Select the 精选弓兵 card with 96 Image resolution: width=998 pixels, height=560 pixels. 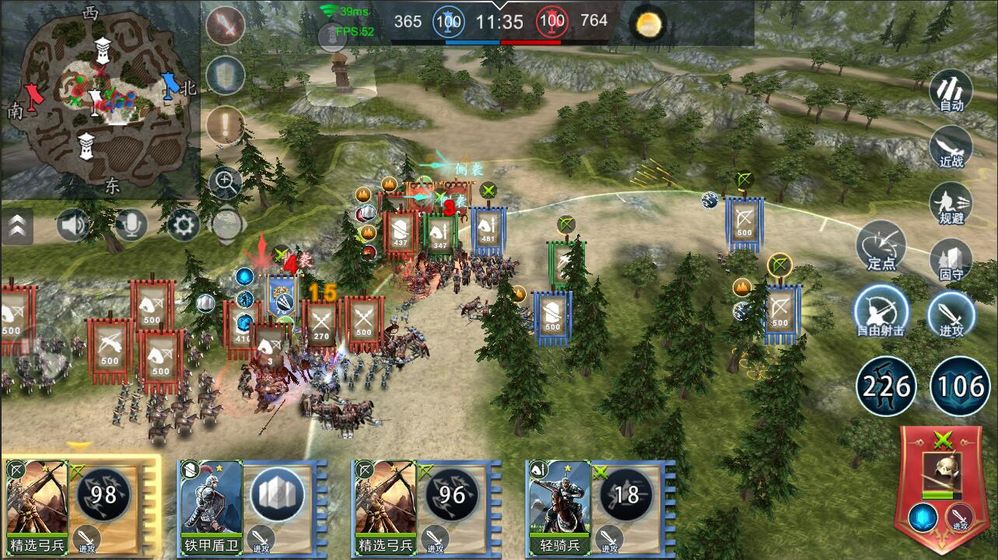[x=430, y=507]
